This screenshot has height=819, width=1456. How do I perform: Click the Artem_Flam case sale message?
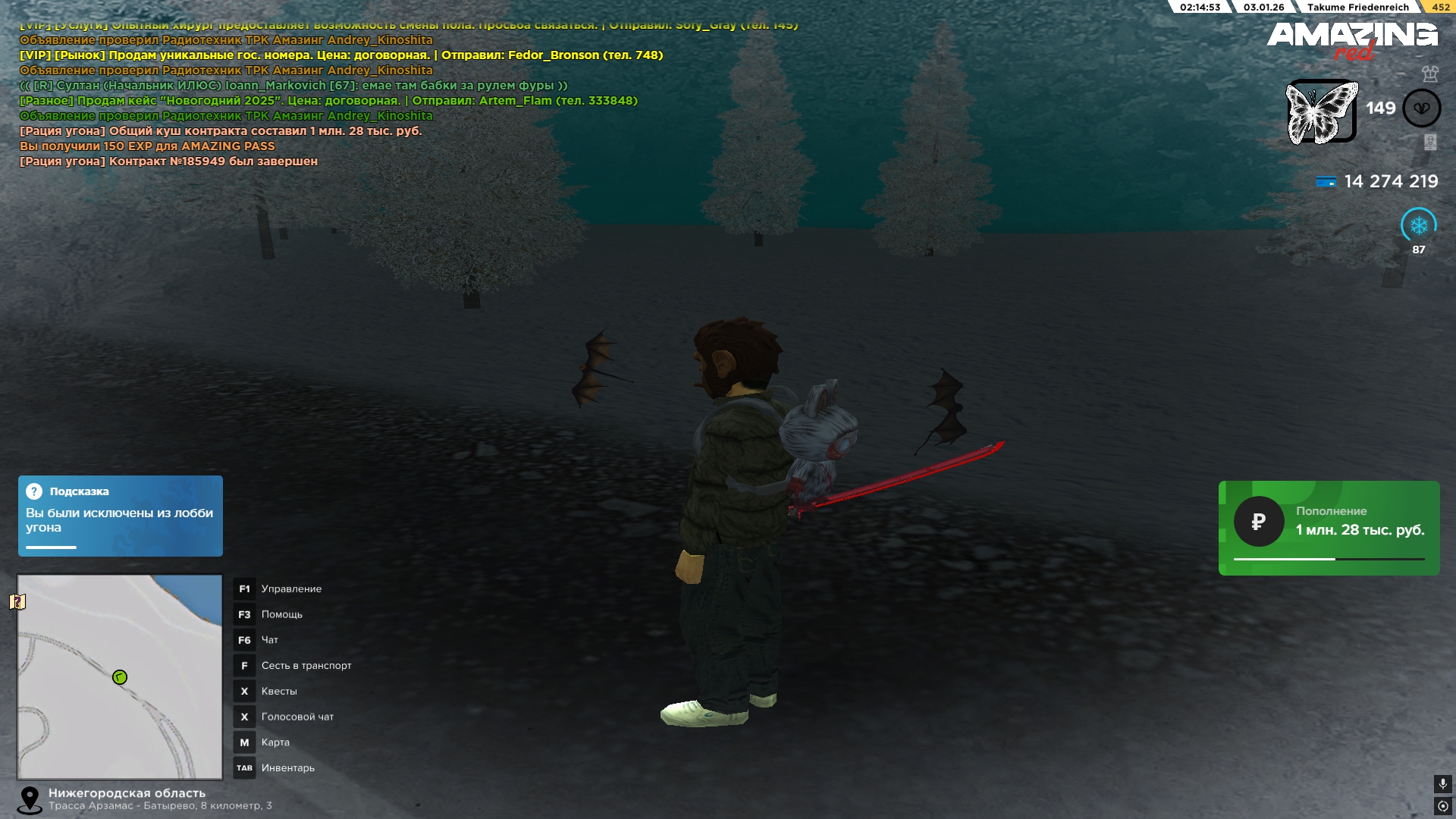coord(328,101)
